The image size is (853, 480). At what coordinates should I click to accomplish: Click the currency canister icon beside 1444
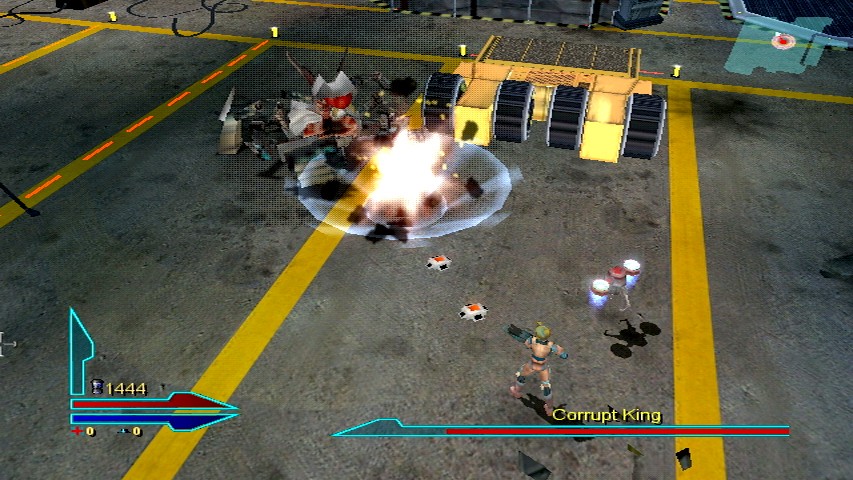coord(97,387)
